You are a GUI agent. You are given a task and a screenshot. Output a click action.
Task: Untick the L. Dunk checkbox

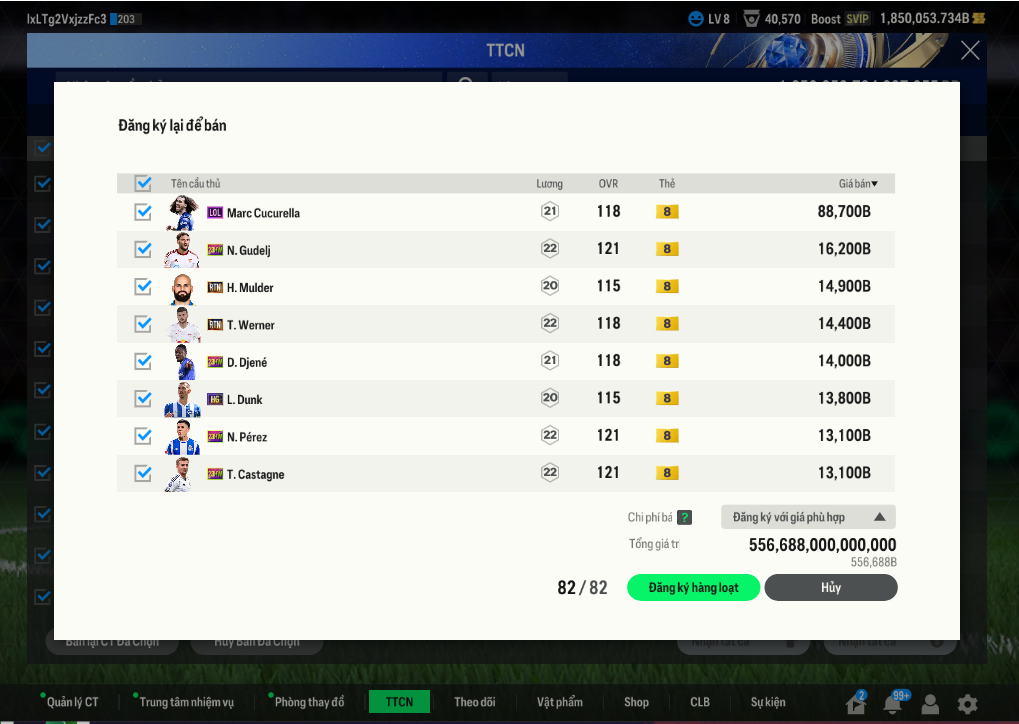pyautogui.click(x=143, y=399)
